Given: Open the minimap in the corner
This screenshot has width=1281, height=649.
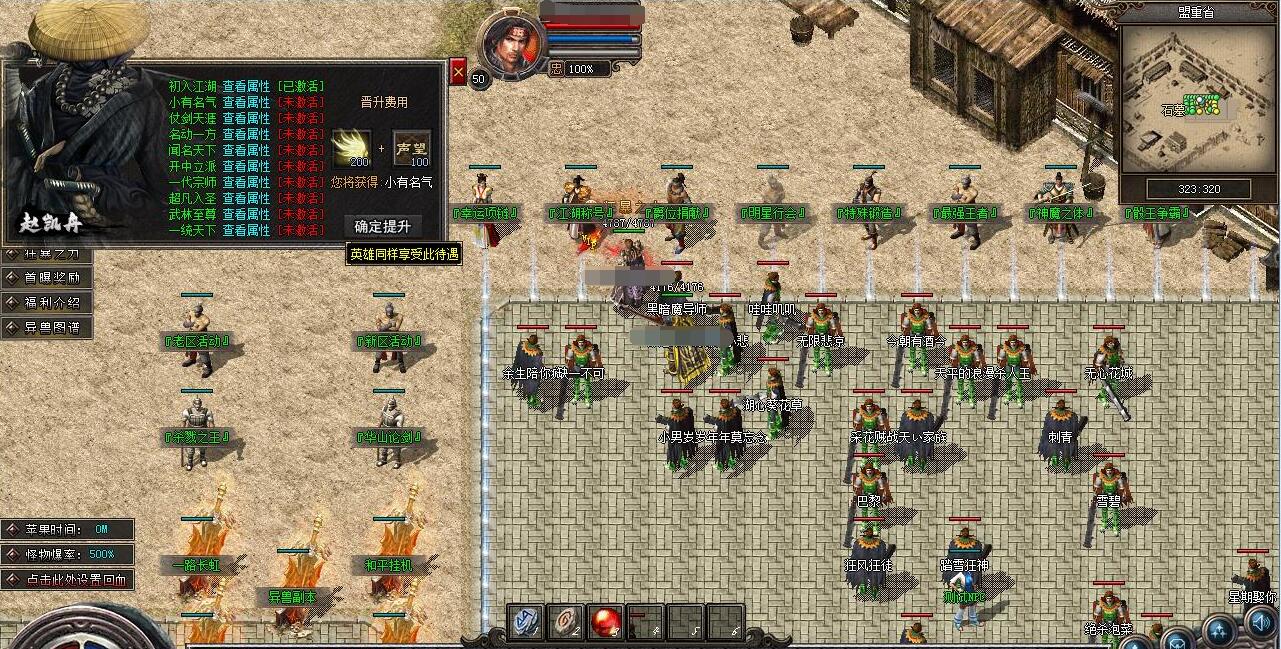Looking at the screenshot, I should (x=1198, y=100).
